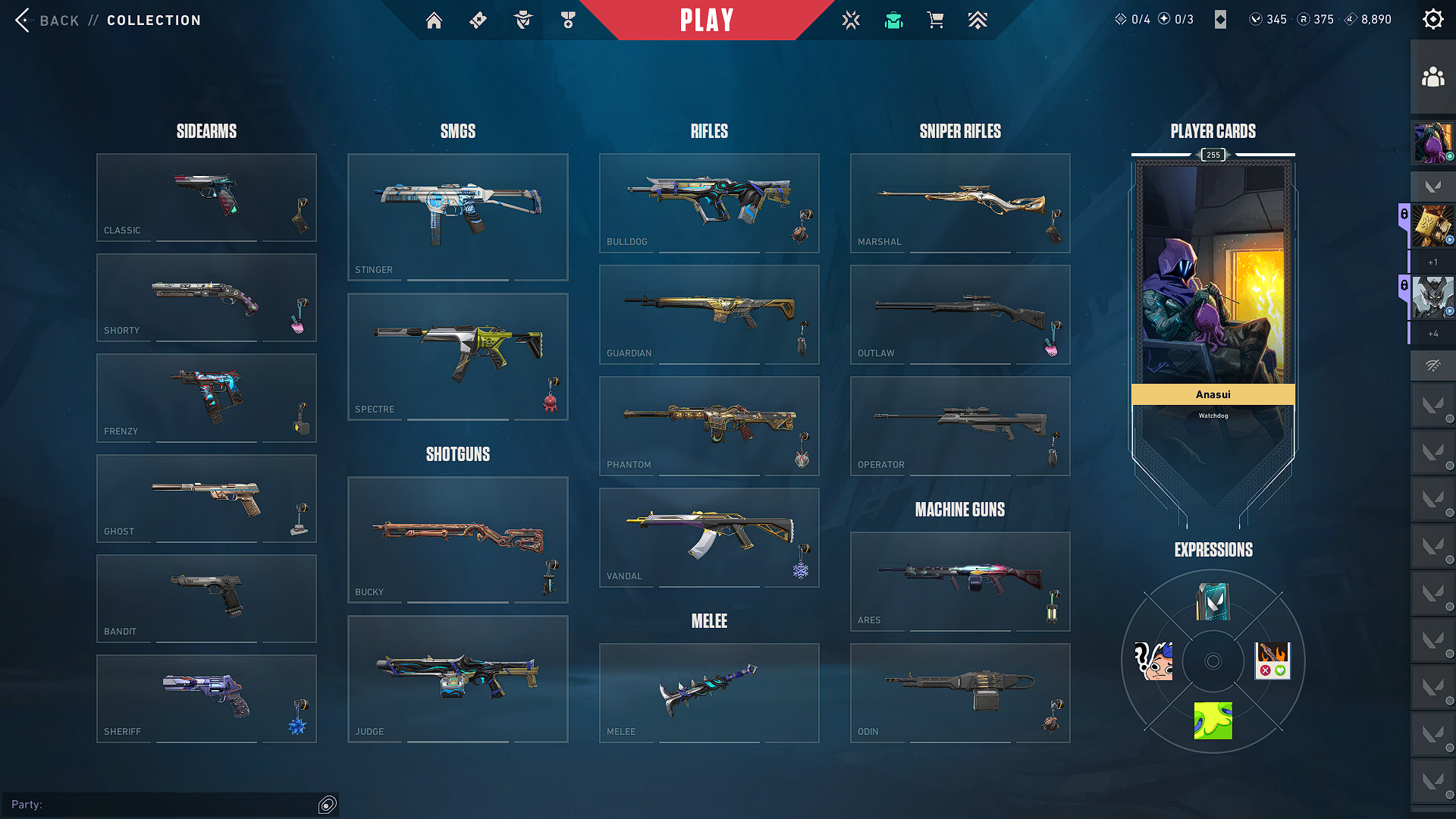
Task: Hit the red PLAY button
Action: click(707, 20)
